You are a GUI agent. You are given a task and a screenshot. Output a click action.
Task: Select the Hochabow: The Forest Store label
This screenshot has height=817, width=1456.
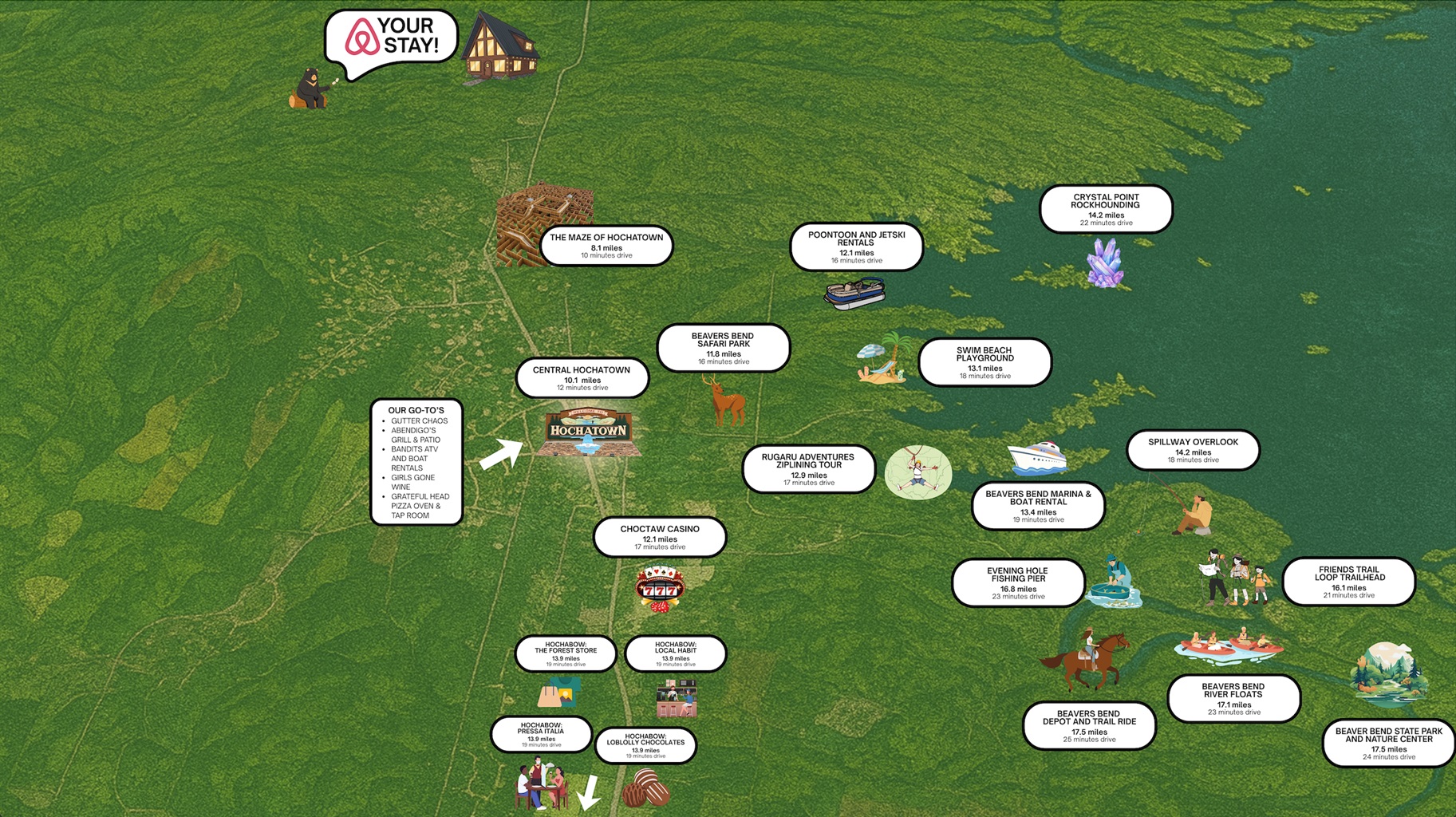[566, 653]
